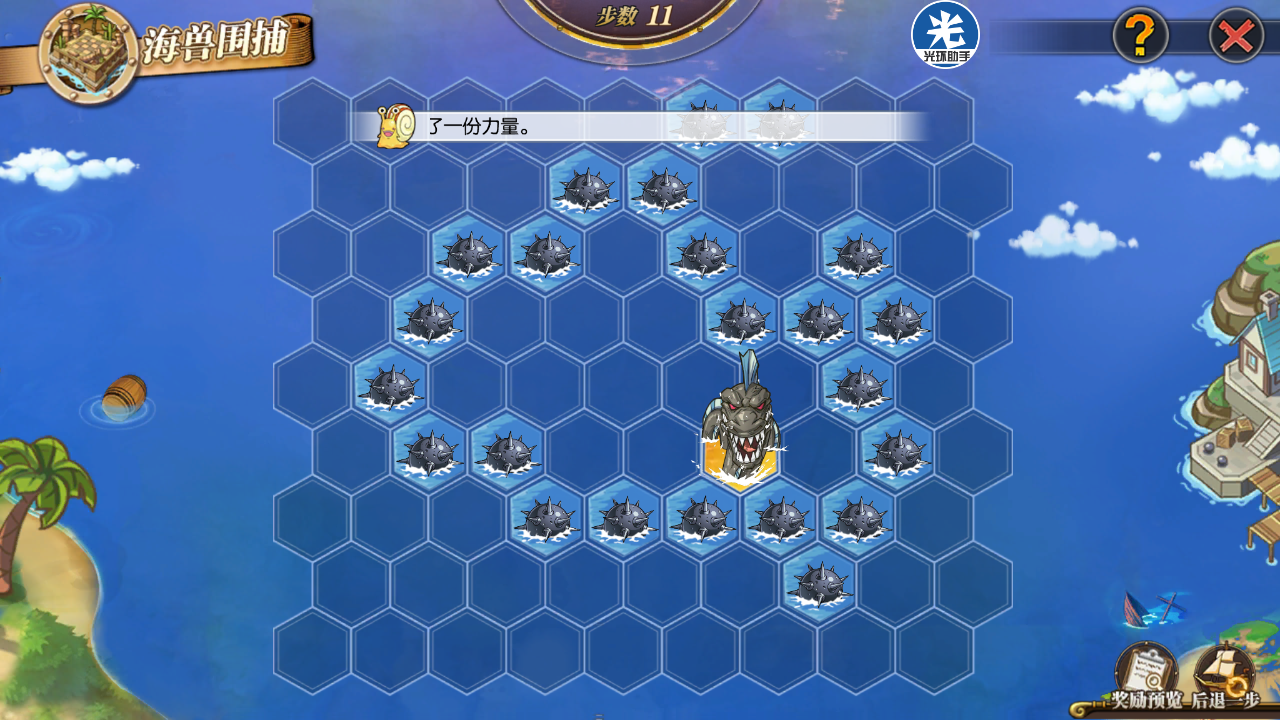Close the sea beast minigame with red X
Viewport: 1280px width, 720px height.
[x=1236, y=37]
